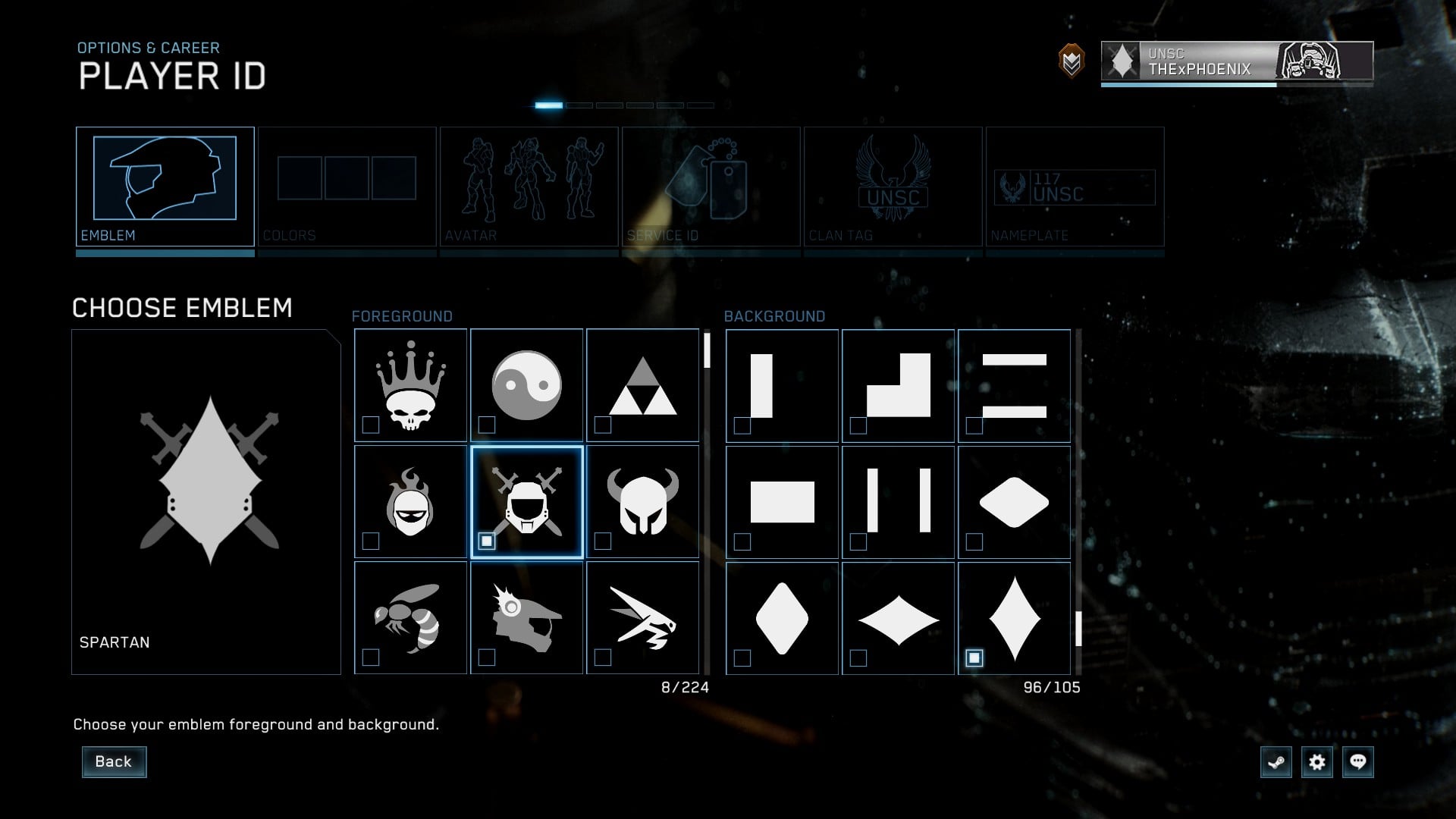Open the chat speech bubble icon
1456x819 pixels.
1358,762
